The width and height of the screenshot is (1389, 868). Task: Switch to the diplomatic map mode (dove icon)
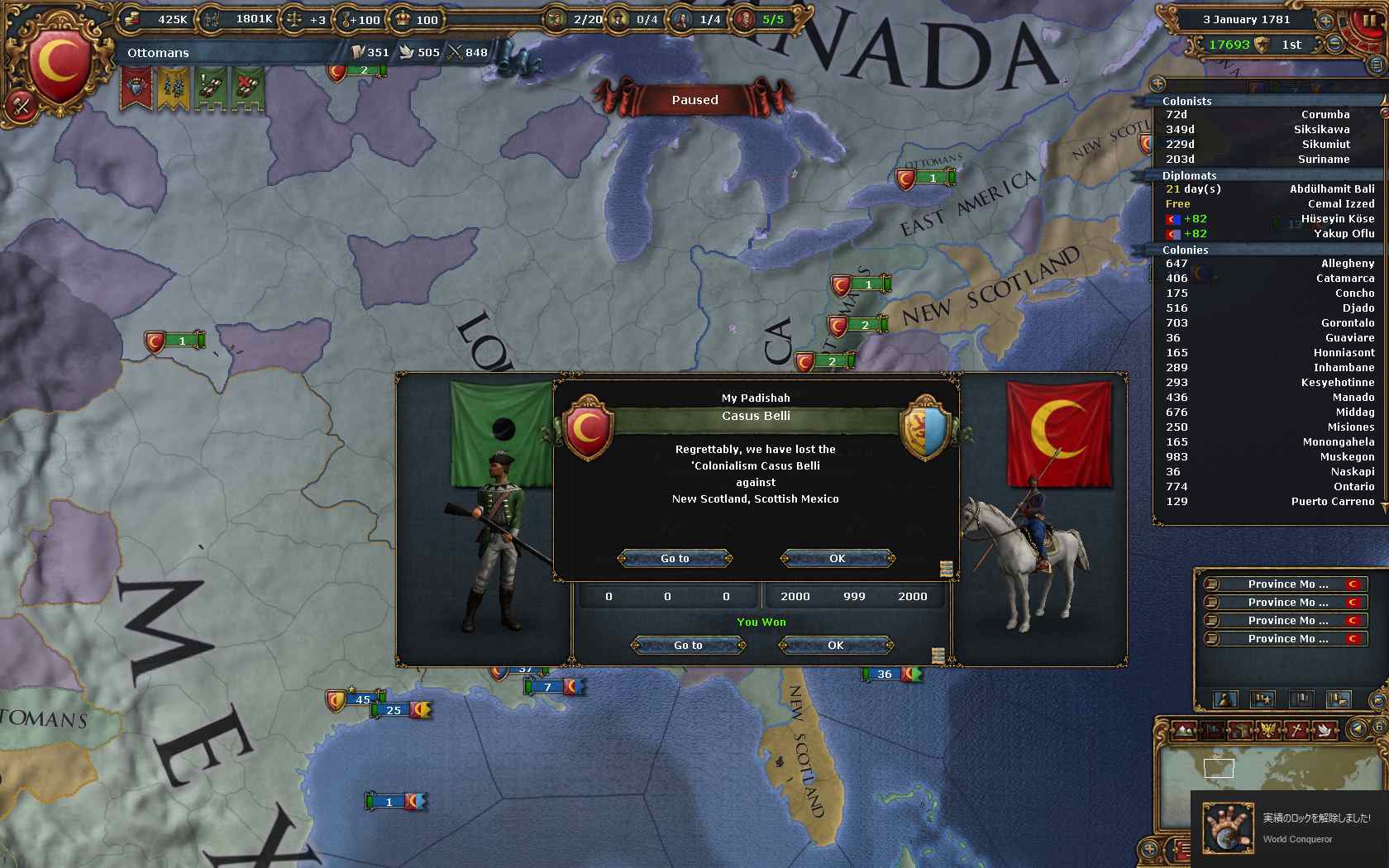pos(1326,730)
